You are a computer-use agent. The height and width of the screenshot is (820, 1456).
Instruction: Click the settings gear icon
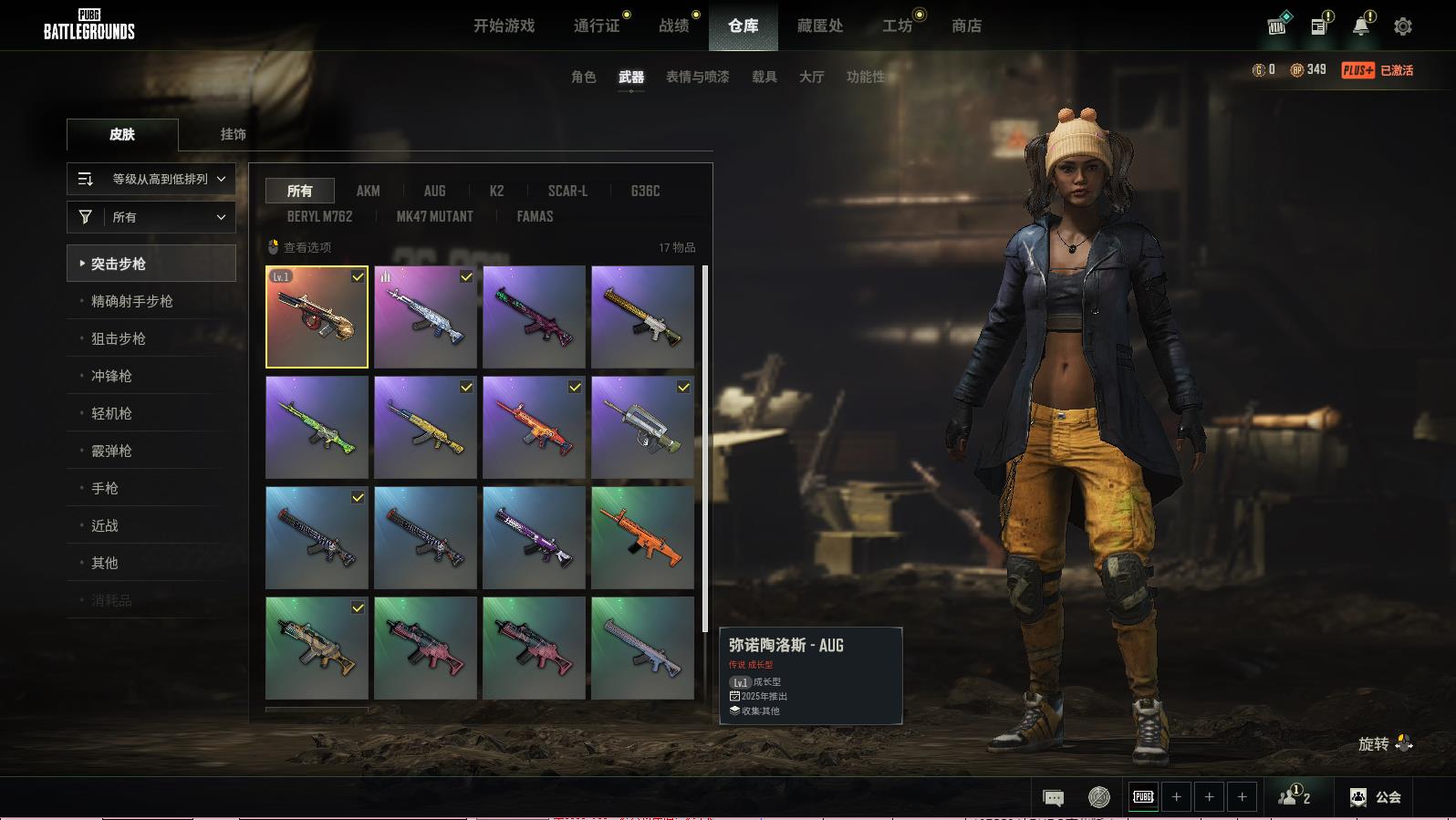pos(1403,26)
